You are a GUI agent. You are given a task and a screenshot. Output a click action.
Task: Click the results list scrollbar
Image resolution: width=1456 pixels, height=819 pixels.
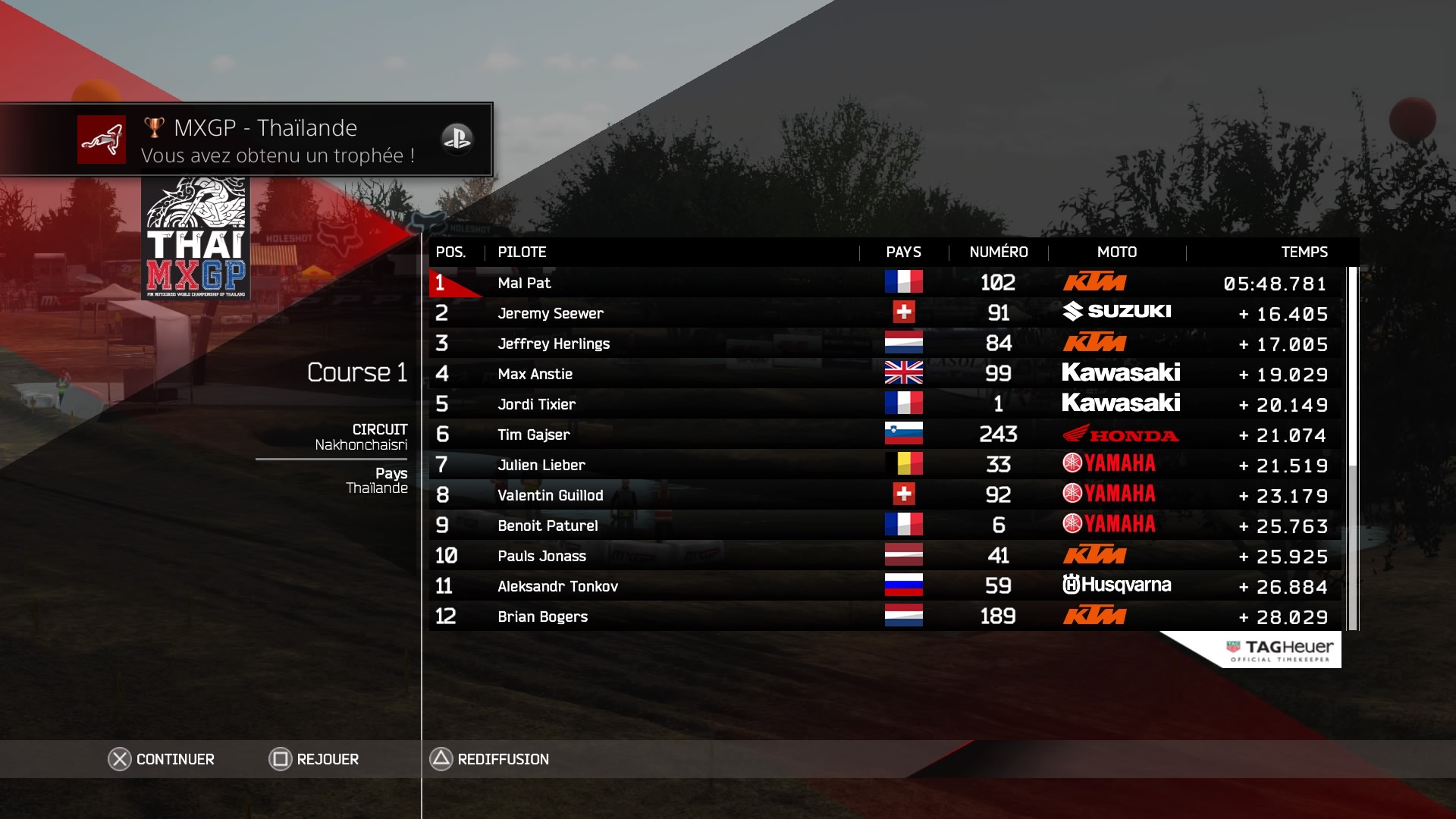click(1352, 447)
